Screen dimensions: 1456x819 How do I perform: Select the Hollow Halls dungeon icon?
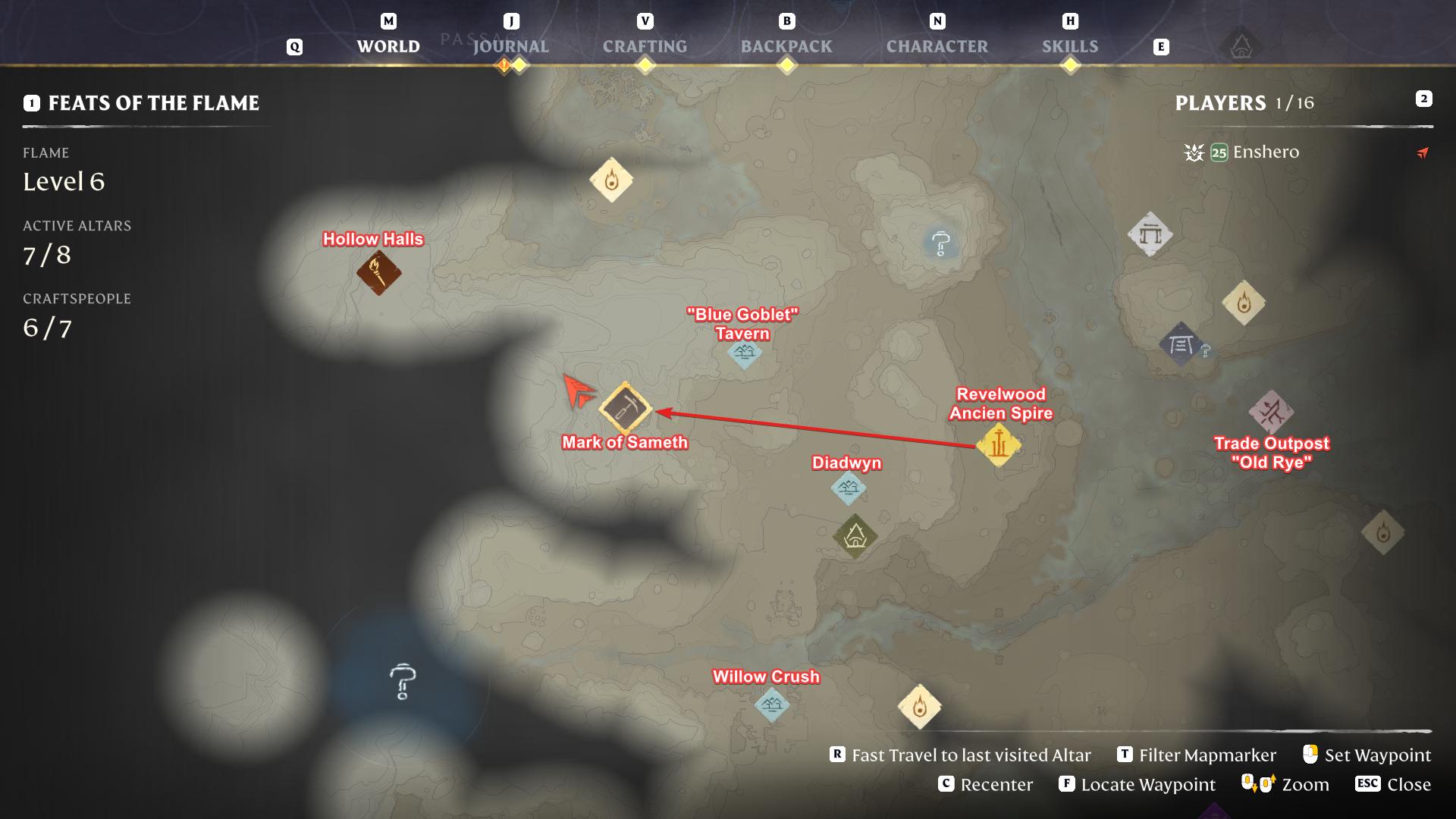(x=378, y=271)
